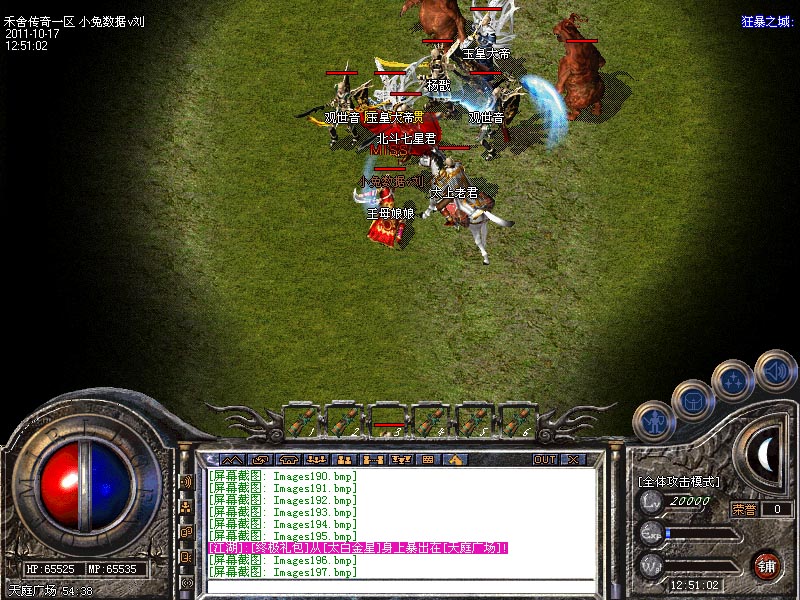Open the red 铺 shop button

767,565
